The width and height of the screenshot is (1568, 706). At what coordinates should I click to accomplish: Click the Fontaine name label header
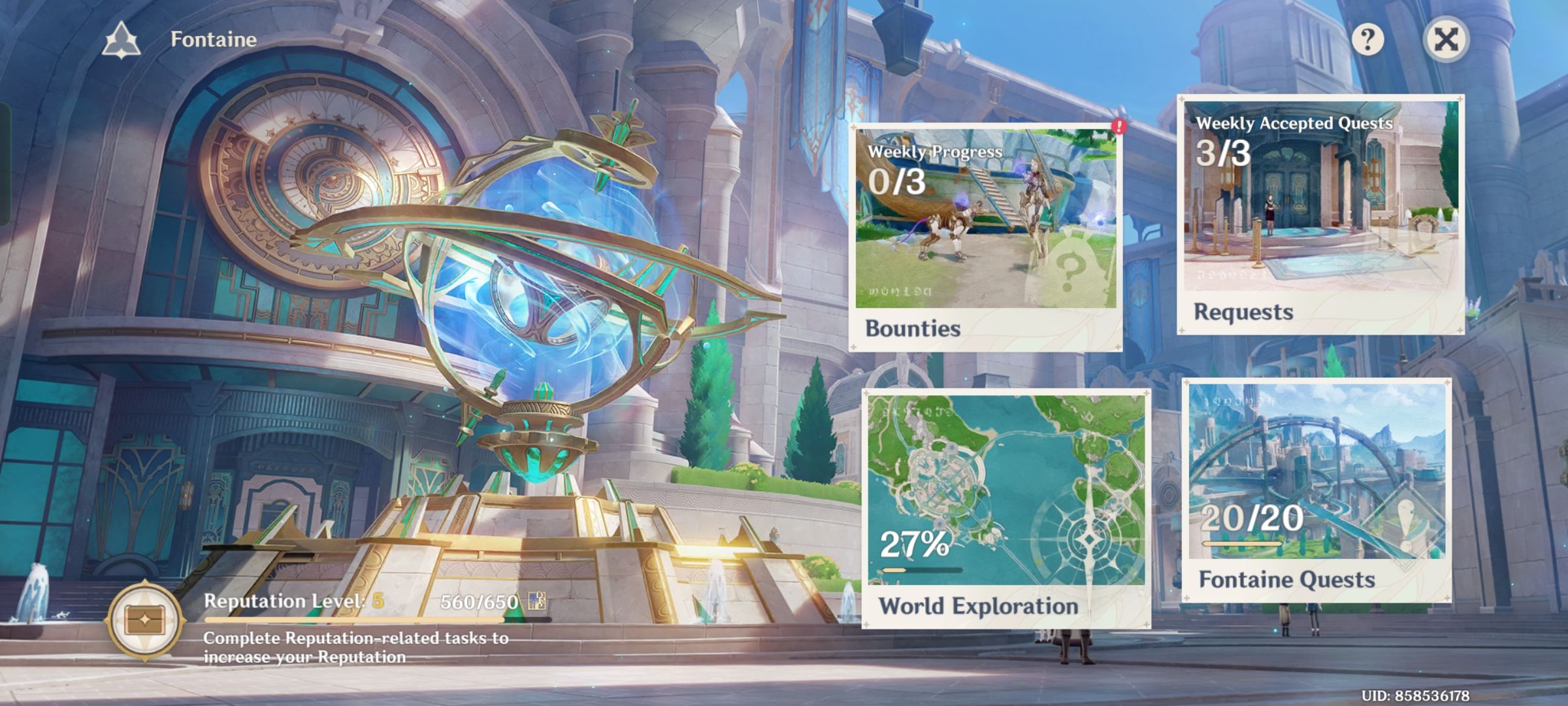tap(211, 39)
